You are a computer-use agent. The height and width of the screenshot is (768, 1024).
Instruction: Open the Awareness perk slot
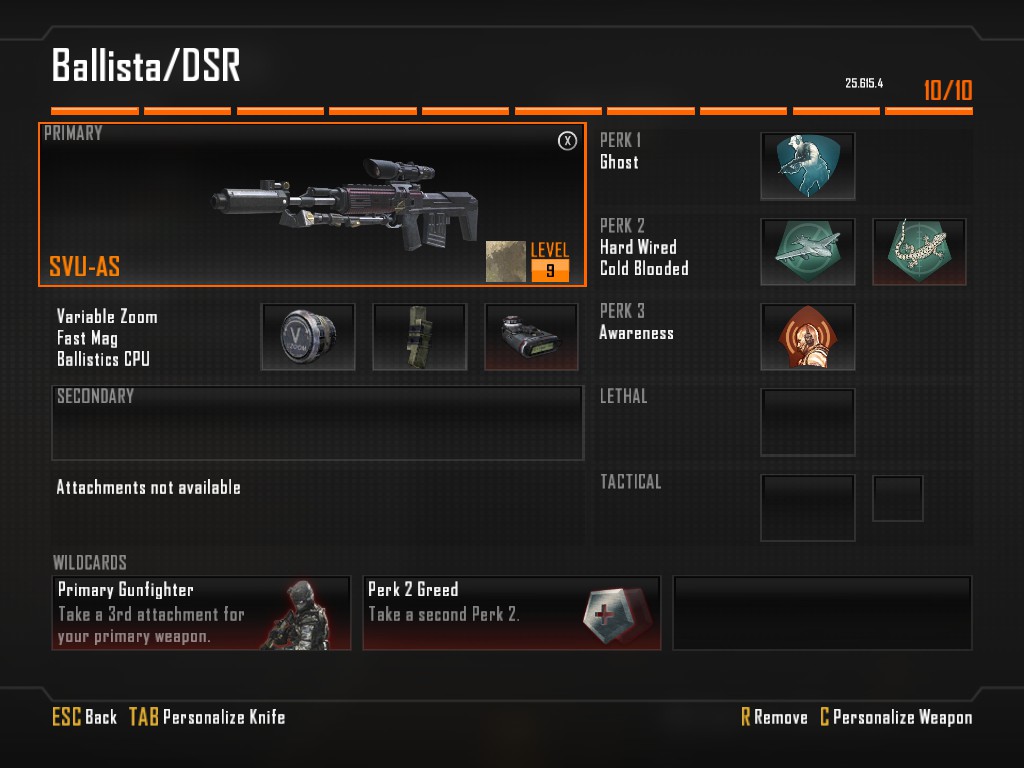(x=808, y=337)
